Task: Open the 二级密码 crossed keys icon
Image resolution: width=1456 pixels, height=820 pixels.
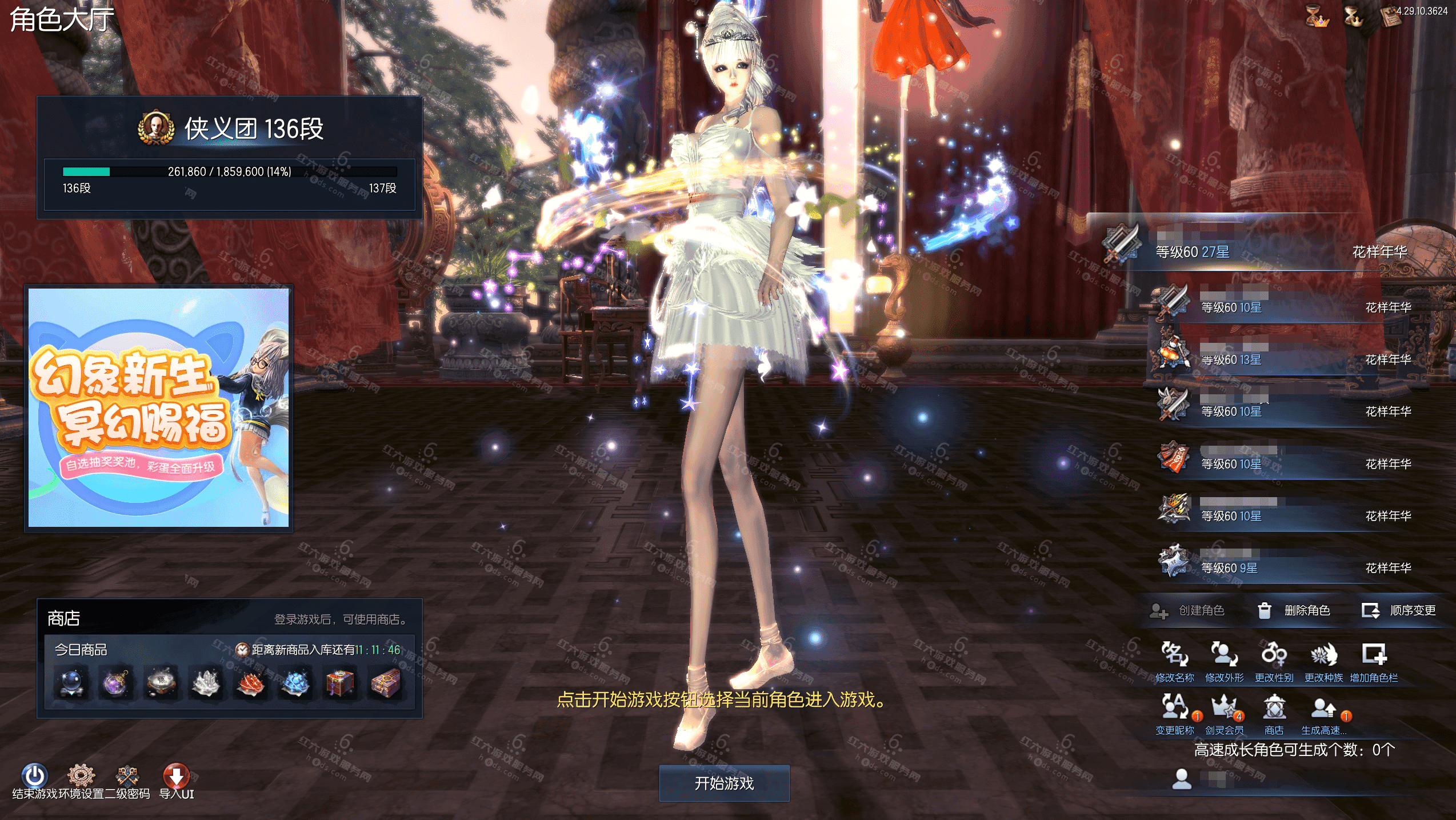Action: click(x=127, y=775)
